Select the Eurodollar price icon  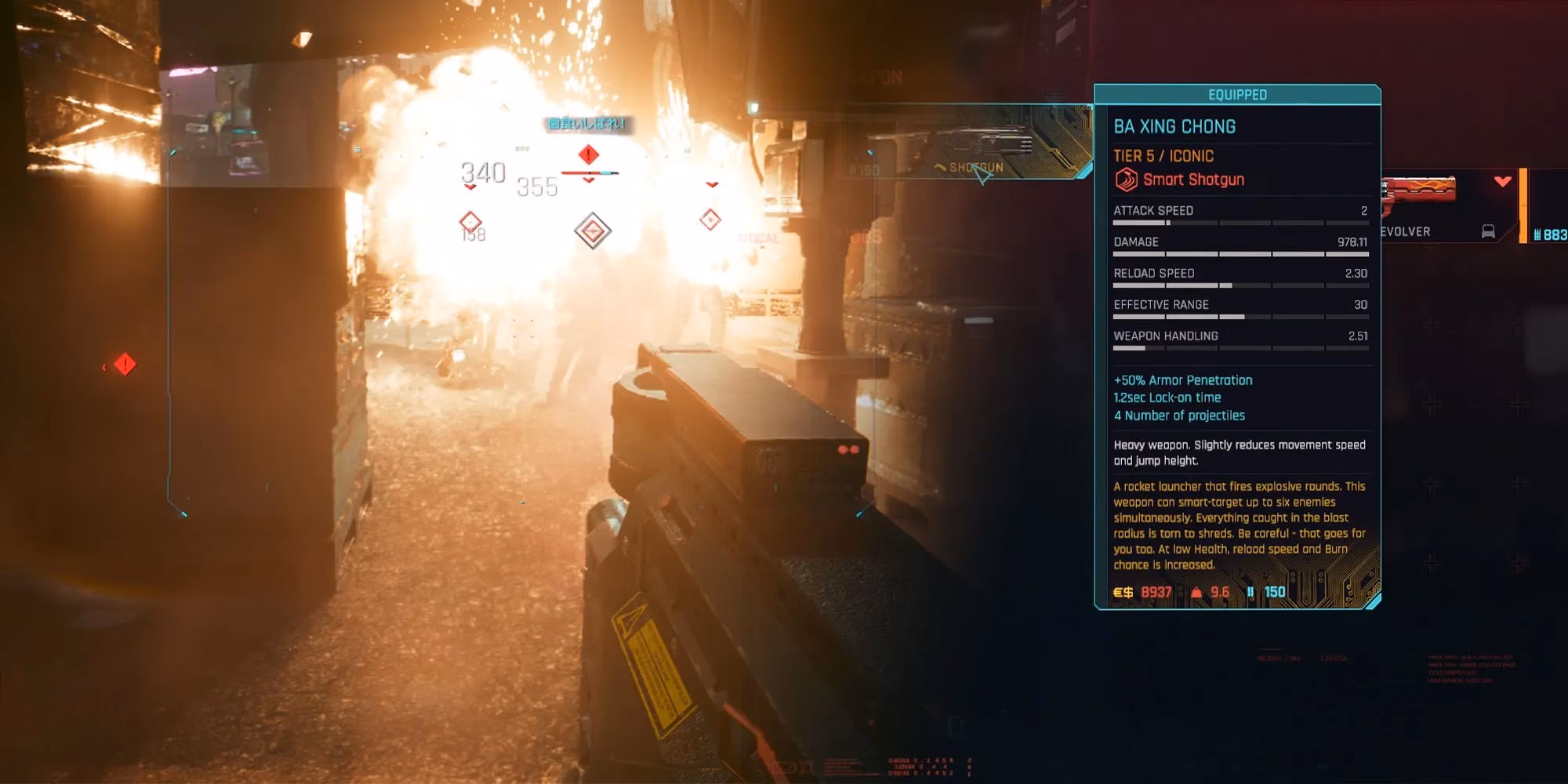(x=1121, y=593)
